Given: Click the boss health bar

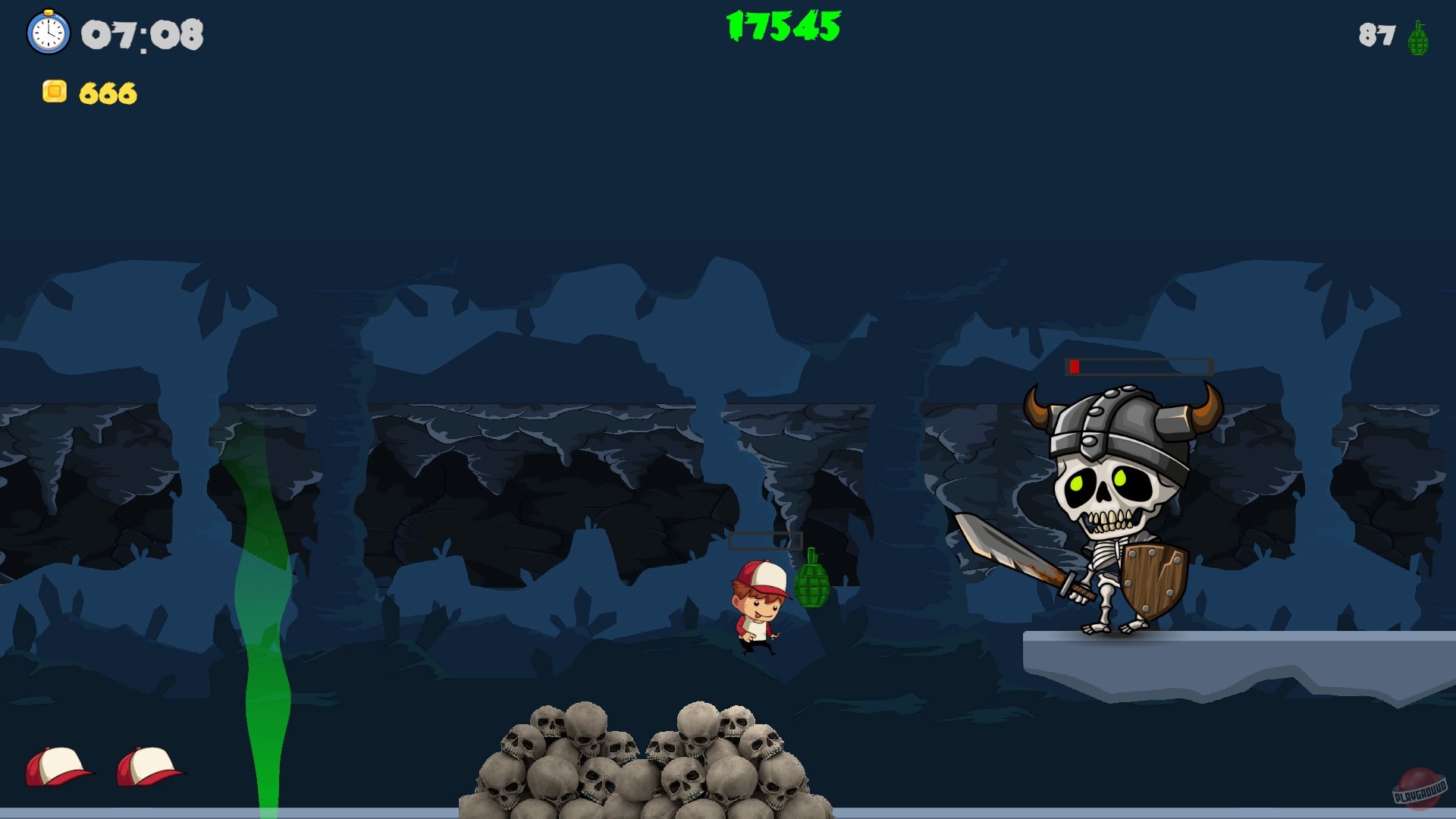Looking at the screenshot, I should coord(1137,367).
